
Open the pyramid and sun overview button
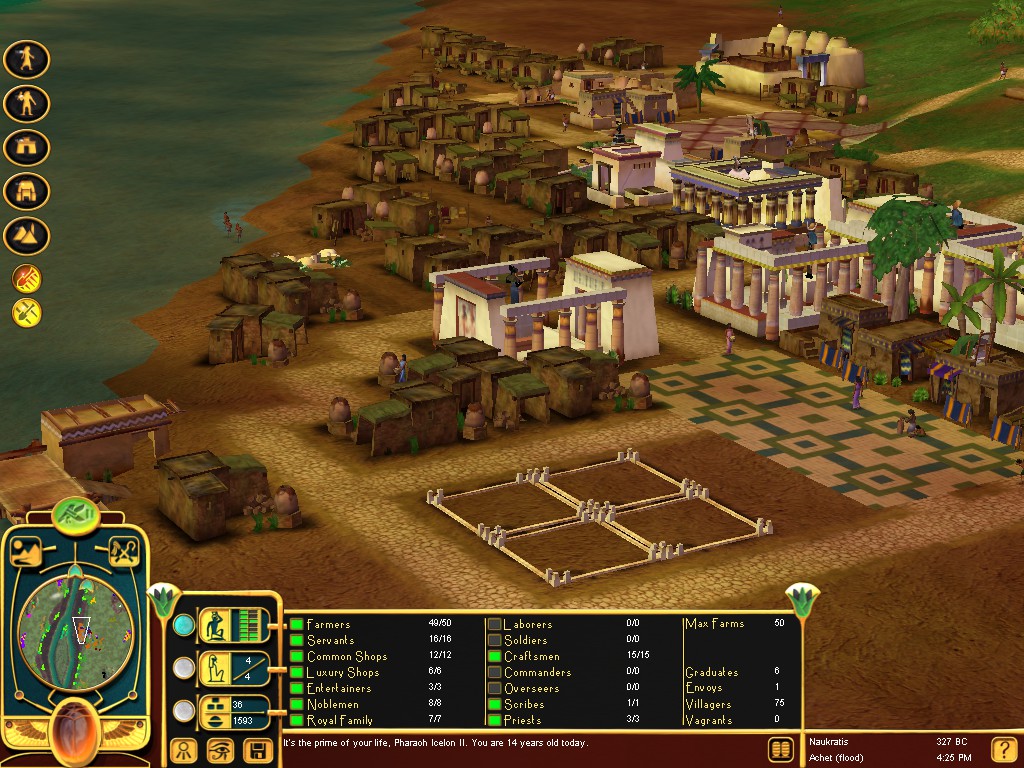27,551
